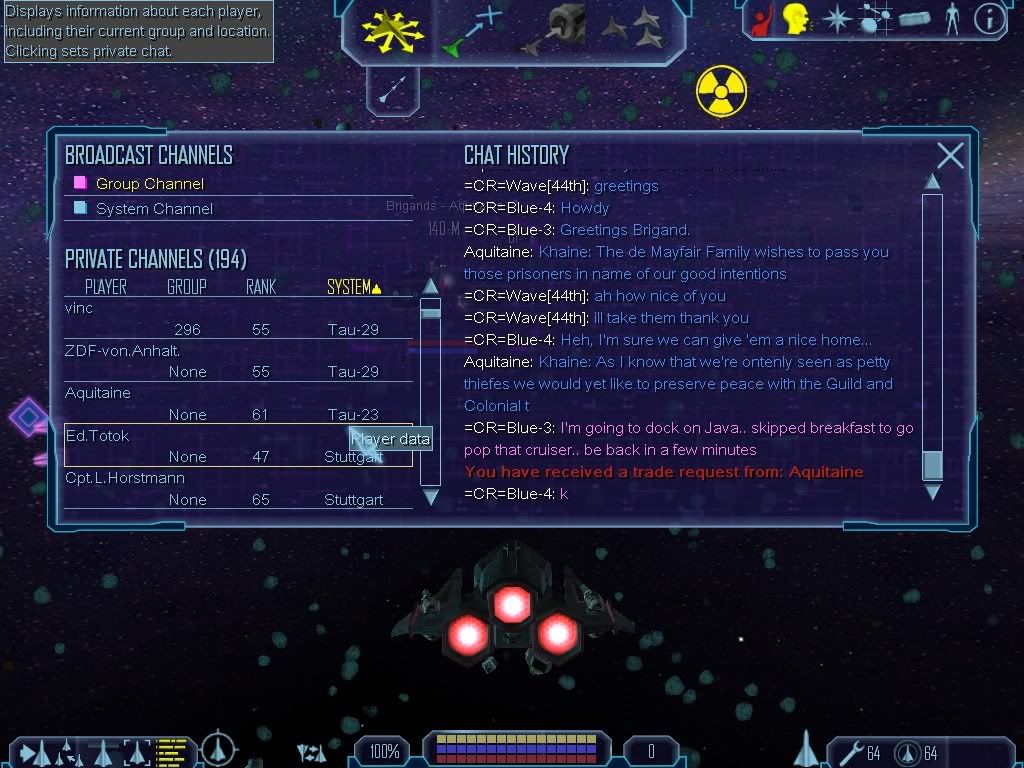Switch to the System Channel
This screenshot has width=1024, height=768.
(x=154, y=209)
